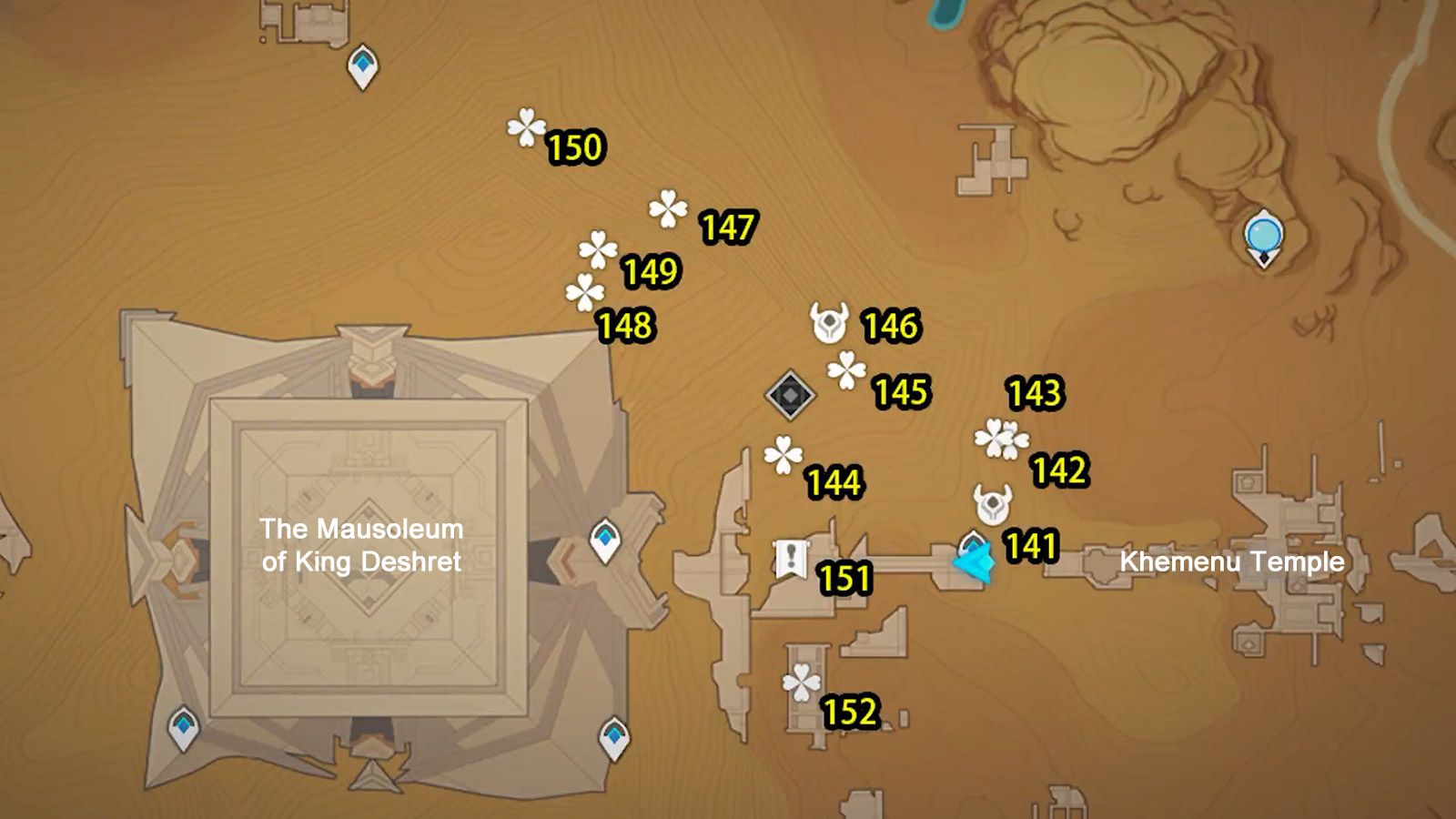Image resolution: width=1456 pixels, height=819 pixels.
Task: Click the number label 148
Action: click(x=623, y=326)
